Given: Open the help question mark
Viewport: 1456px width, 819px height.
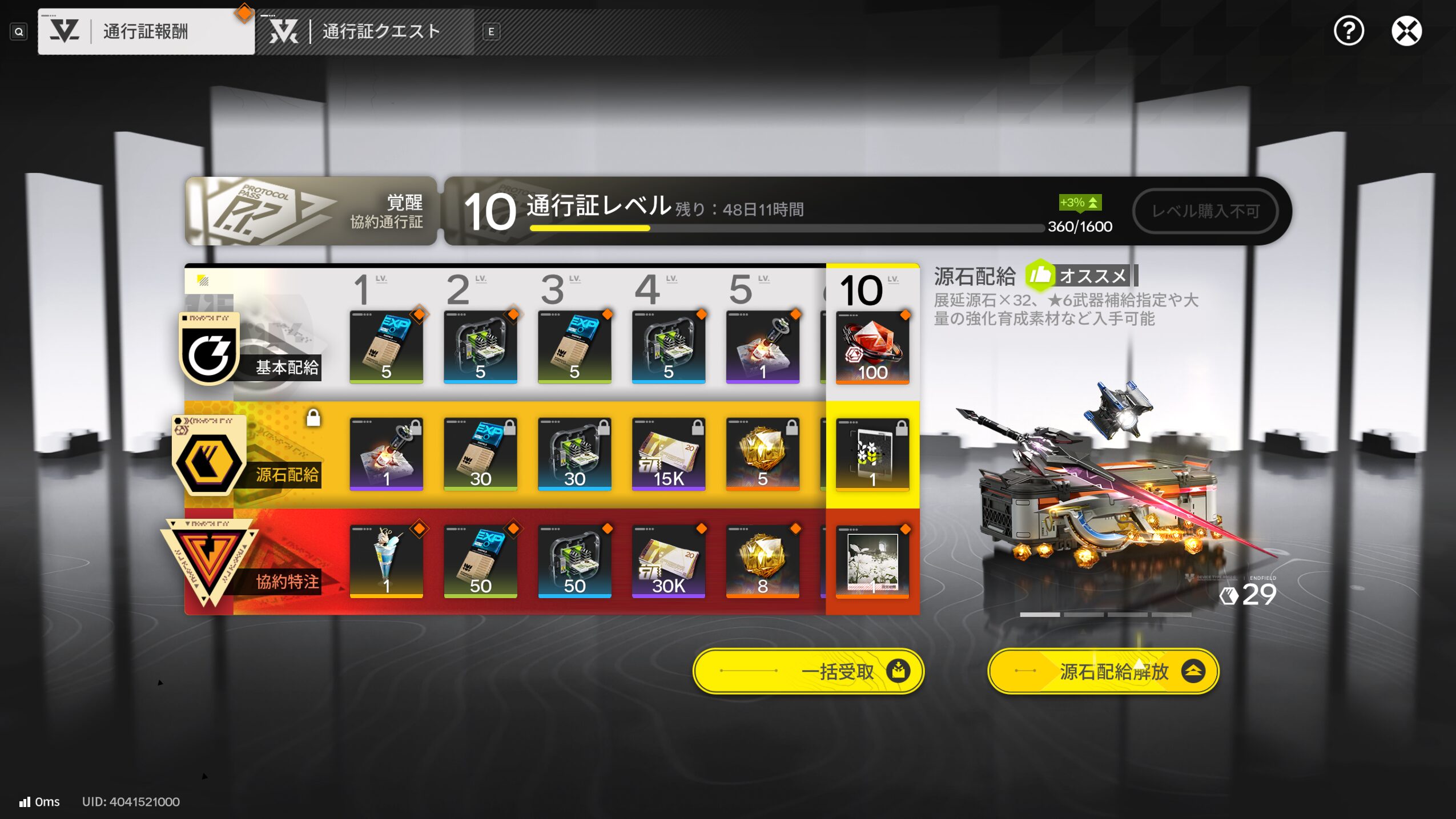Looking at the screenshot, I should click(x=1348, y=31).
